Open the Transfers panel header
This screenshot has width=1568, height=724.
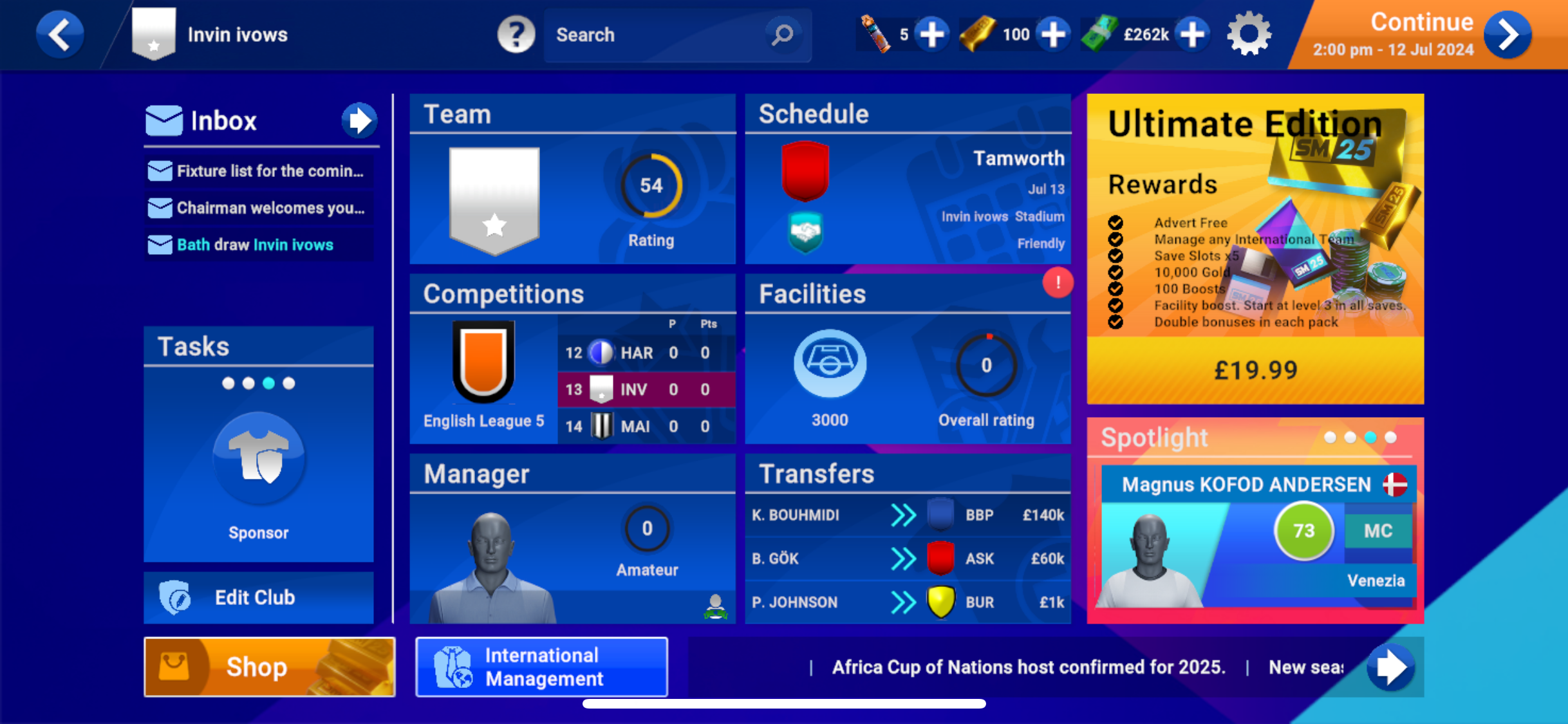816,474
